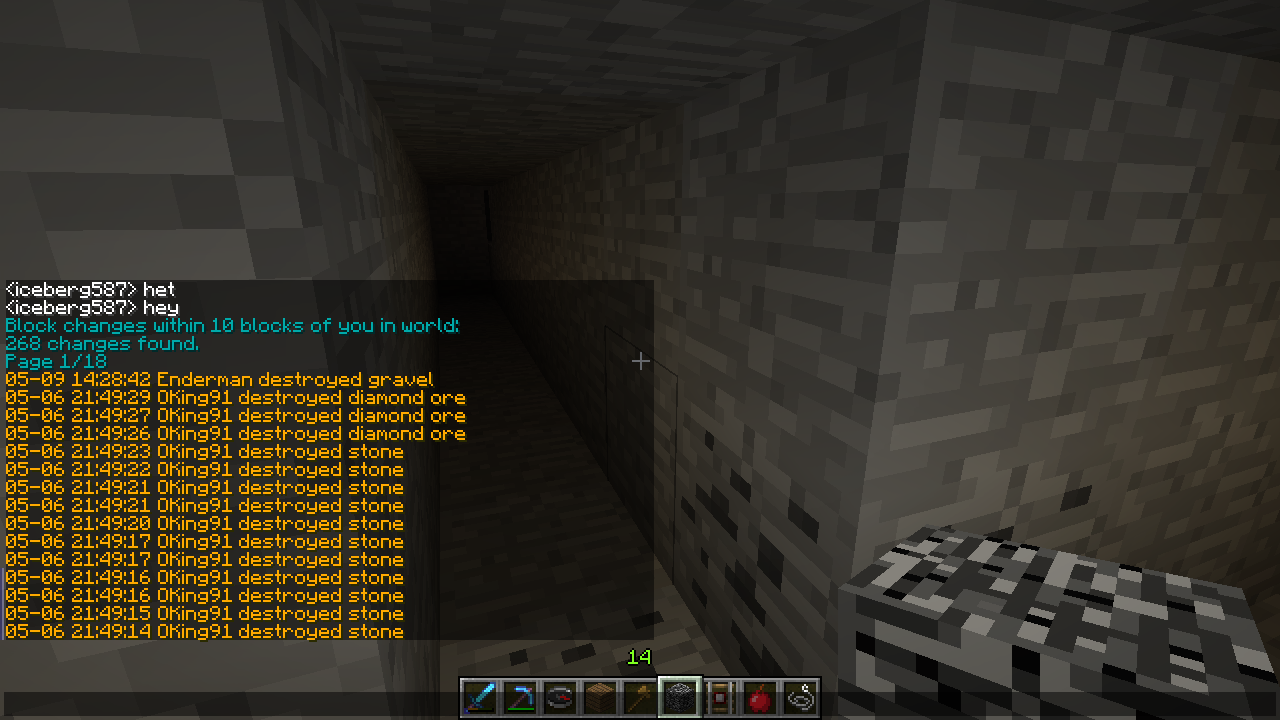Click the 'Enderman destroyed gravel' log entry
The image size is (1280, 720).
click(x=220, y=379)
